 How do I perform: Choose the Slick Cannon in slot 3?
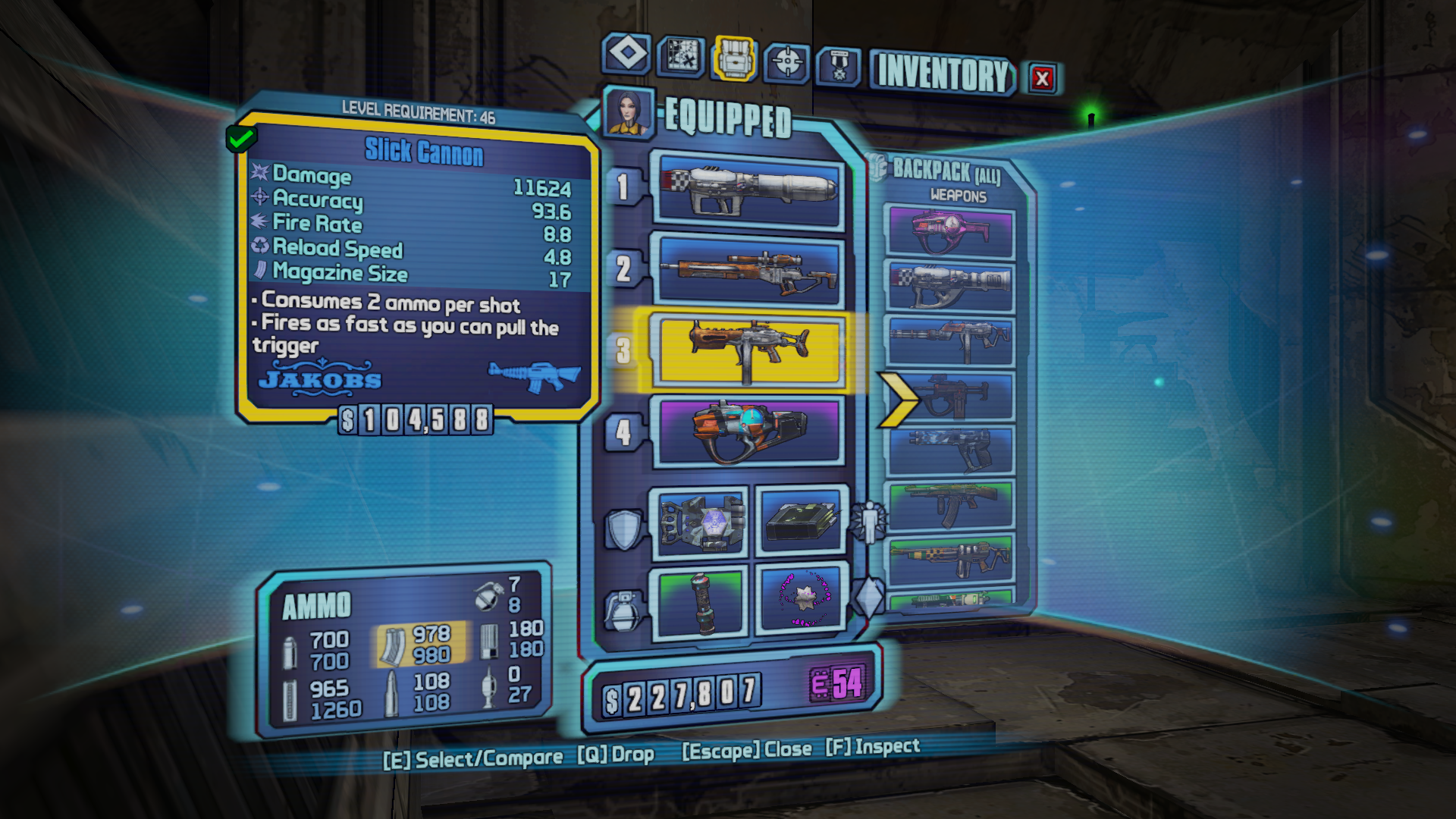tap(750, 350)
